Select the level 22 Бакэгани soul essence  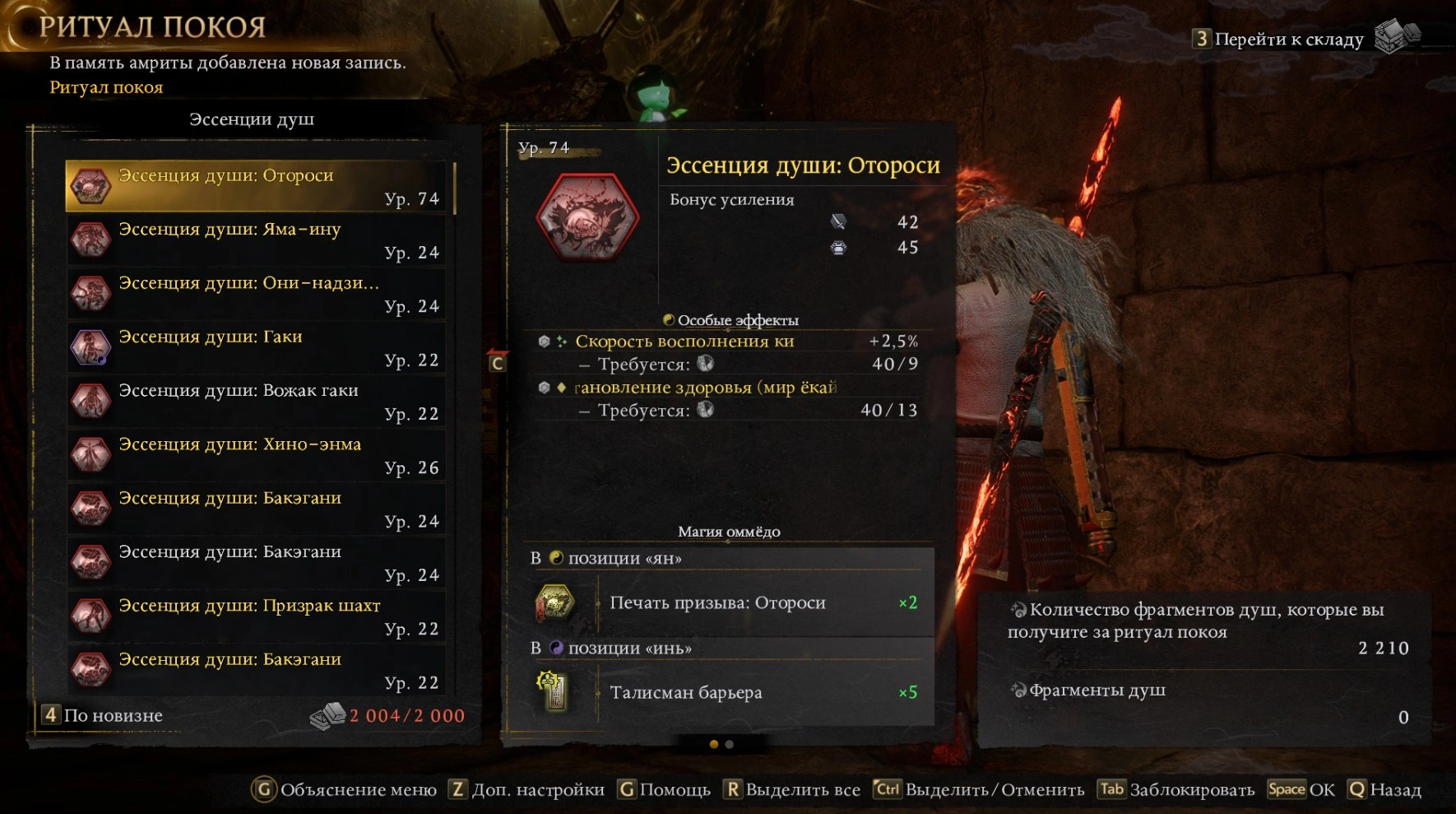pos(257,670)
